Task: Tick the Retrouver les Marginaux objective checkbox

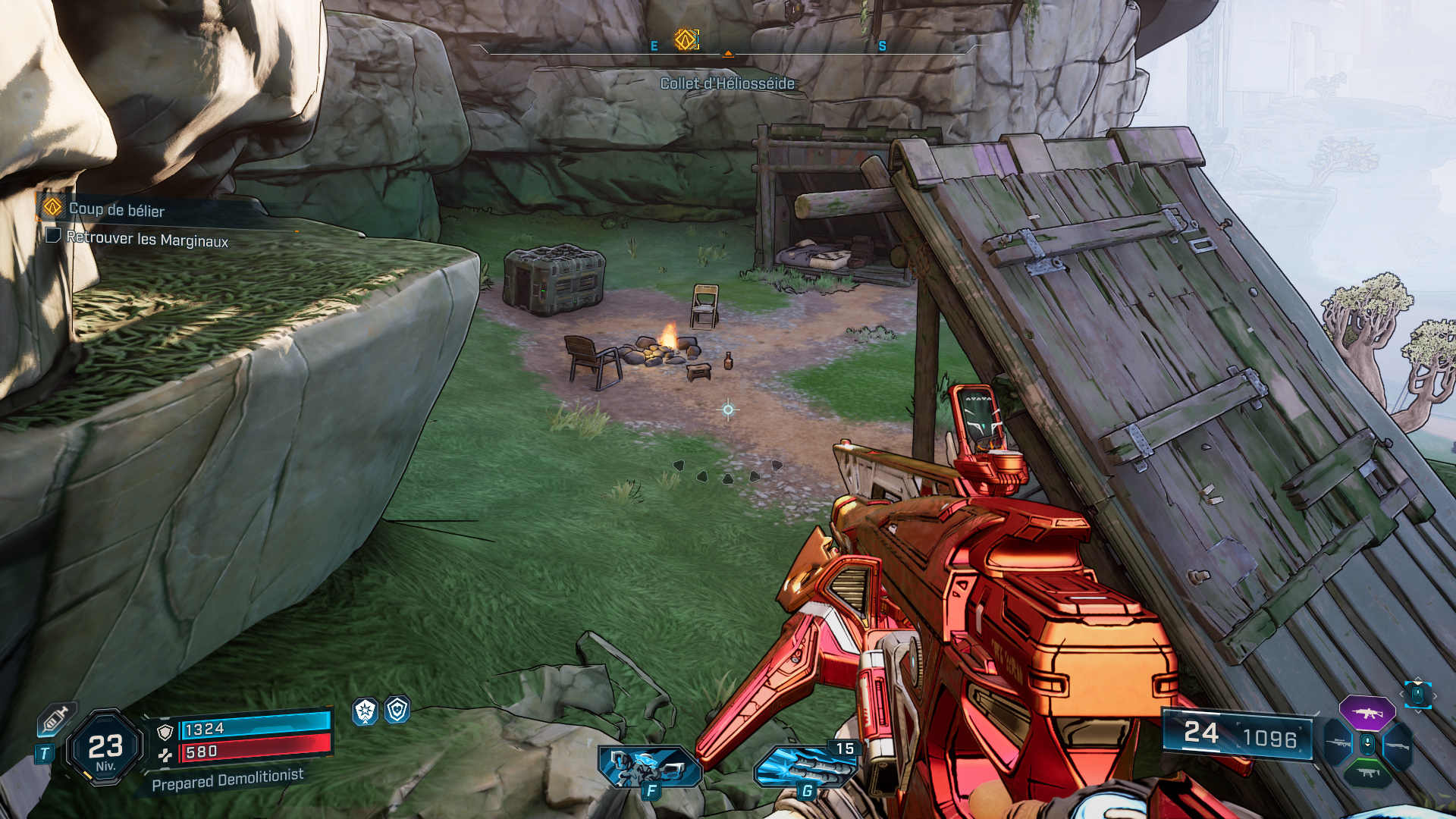Action: point(53,236)
